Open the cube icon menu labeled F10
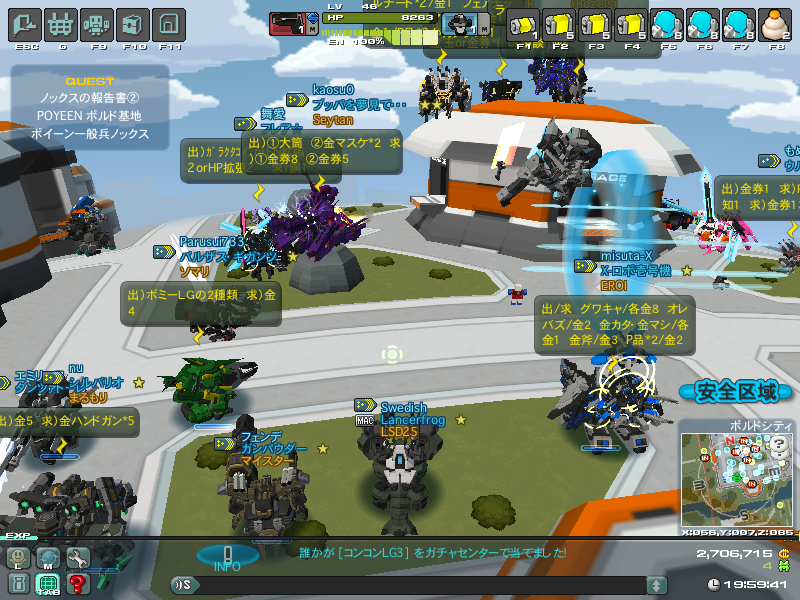The height and width of the screenshot is (600, 800). point(133,23)
